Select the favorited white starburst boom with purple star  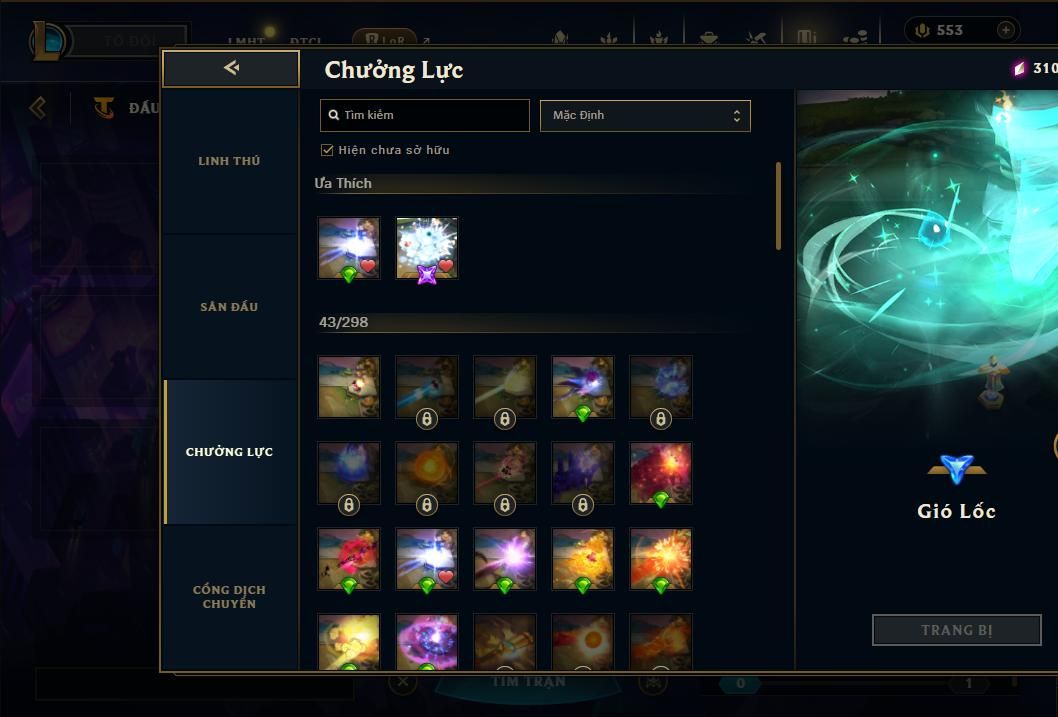point(427,248)
